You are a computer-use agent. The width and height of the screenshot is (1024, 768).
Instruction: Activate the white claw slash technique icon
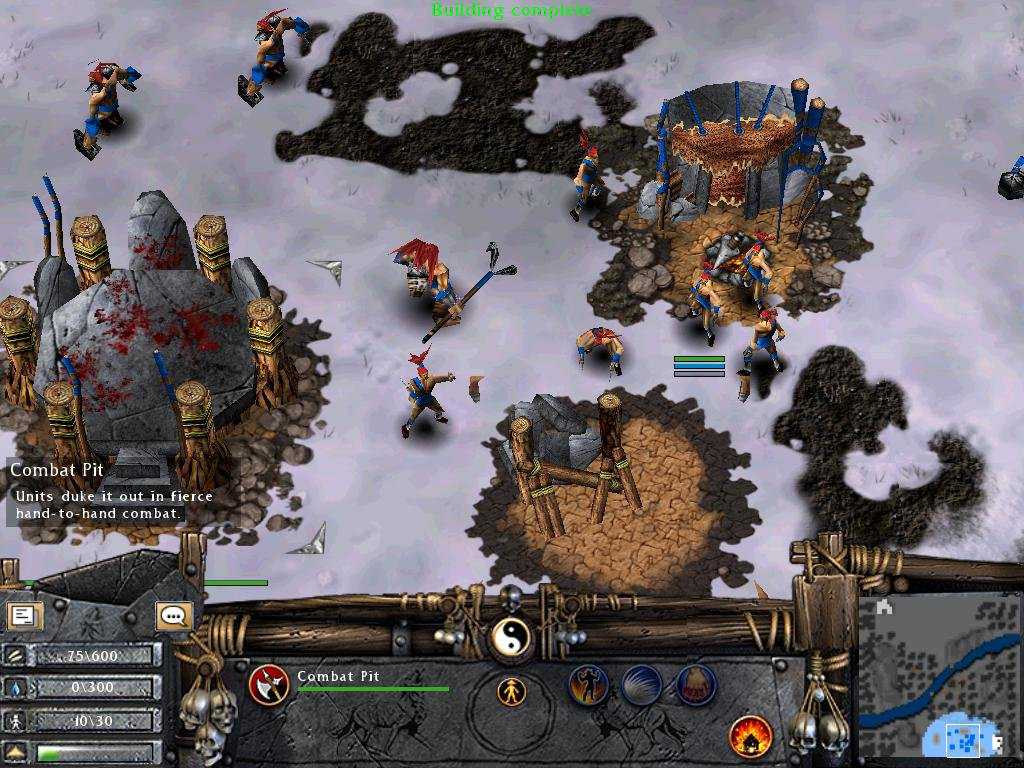[642, 686]
